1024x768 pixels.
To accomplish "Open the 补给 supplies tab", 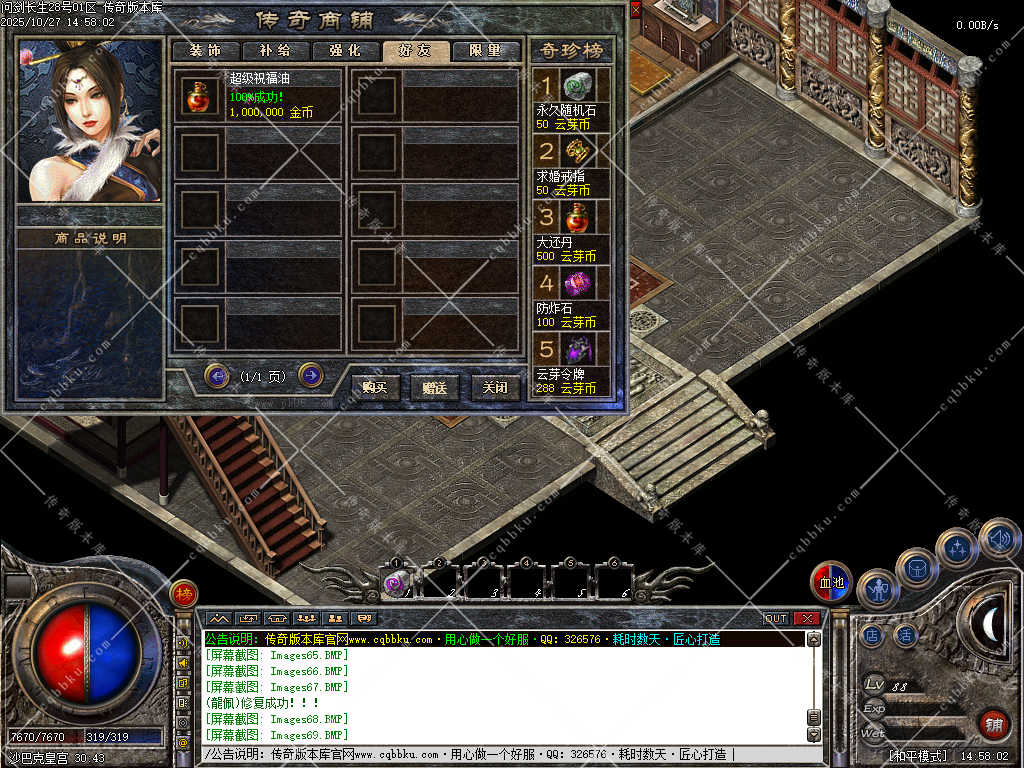I will (x=275, y=51).
